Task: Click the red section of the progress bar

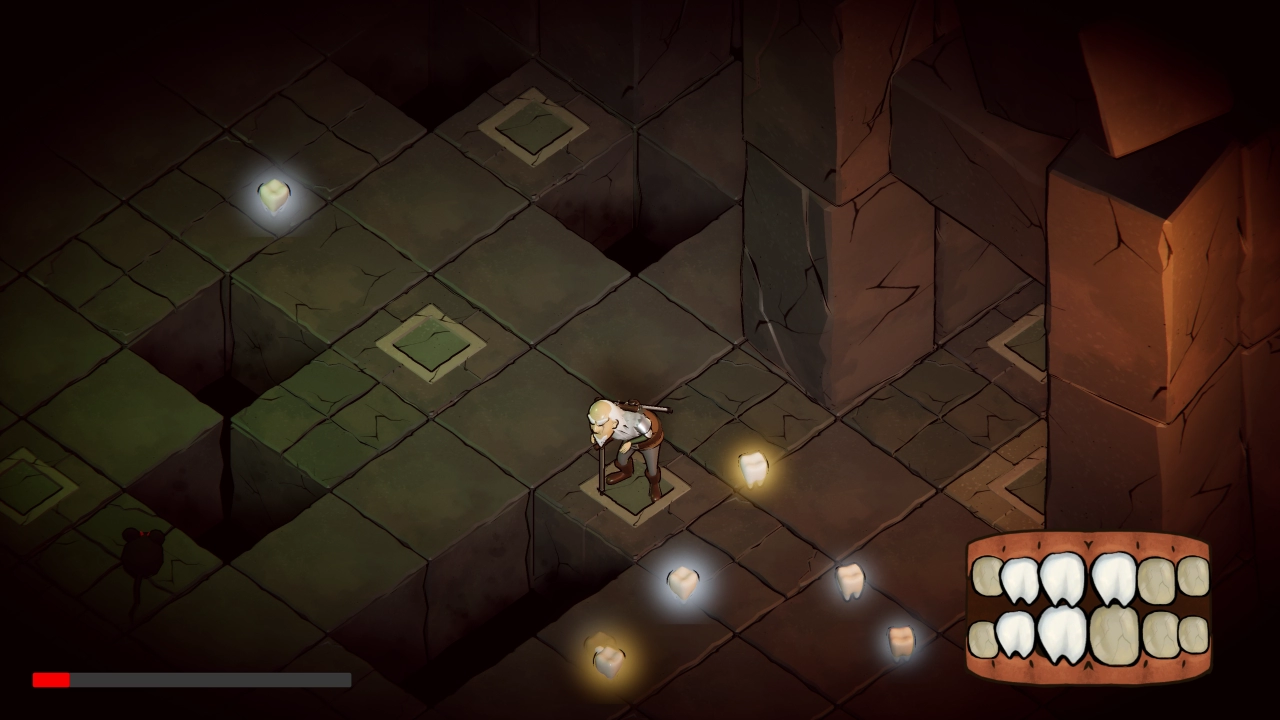Action: pos(50,680)
